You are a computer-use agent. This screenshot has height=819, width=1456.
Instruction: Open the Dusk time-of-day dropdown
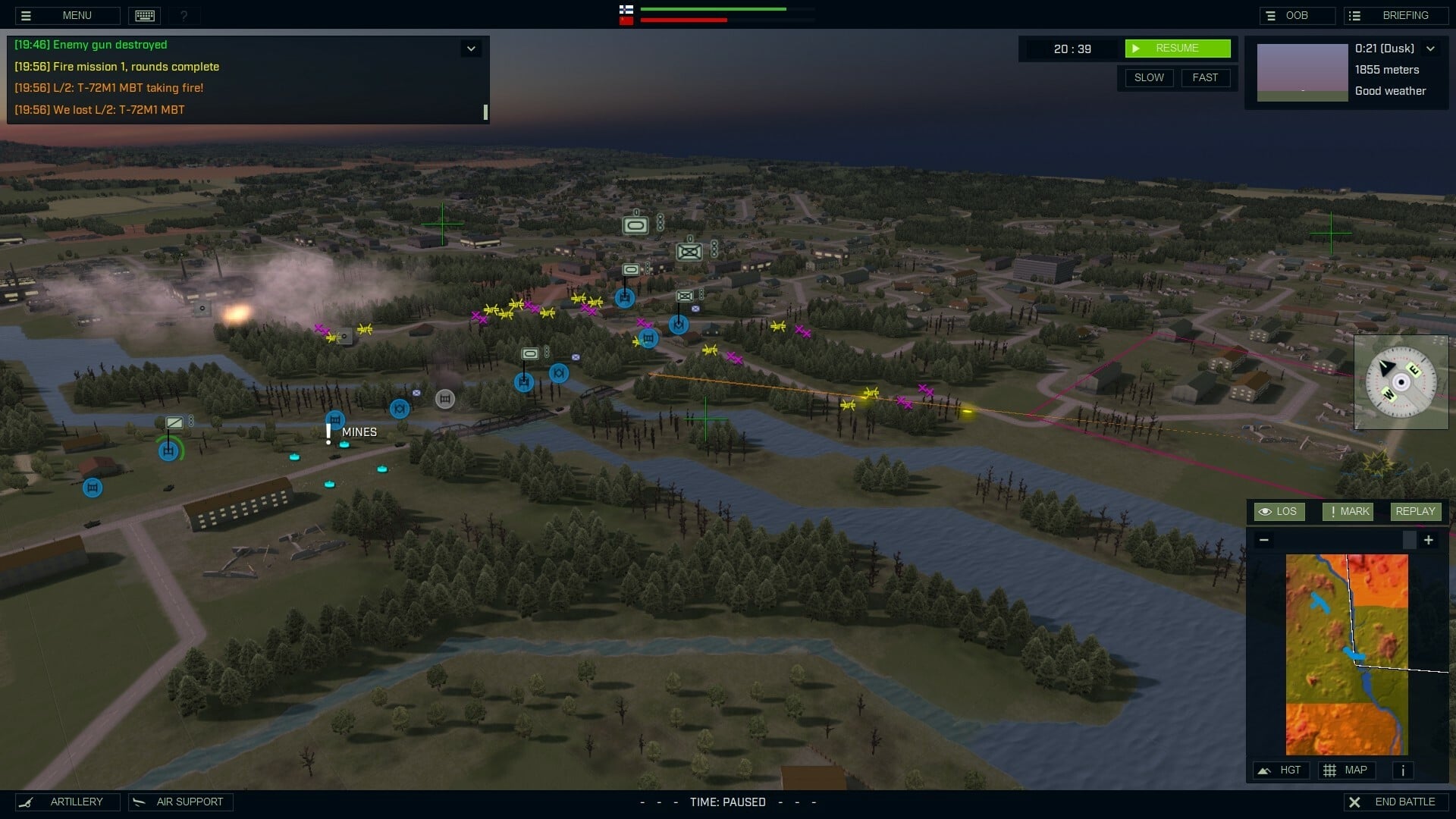click(1432, 48)
